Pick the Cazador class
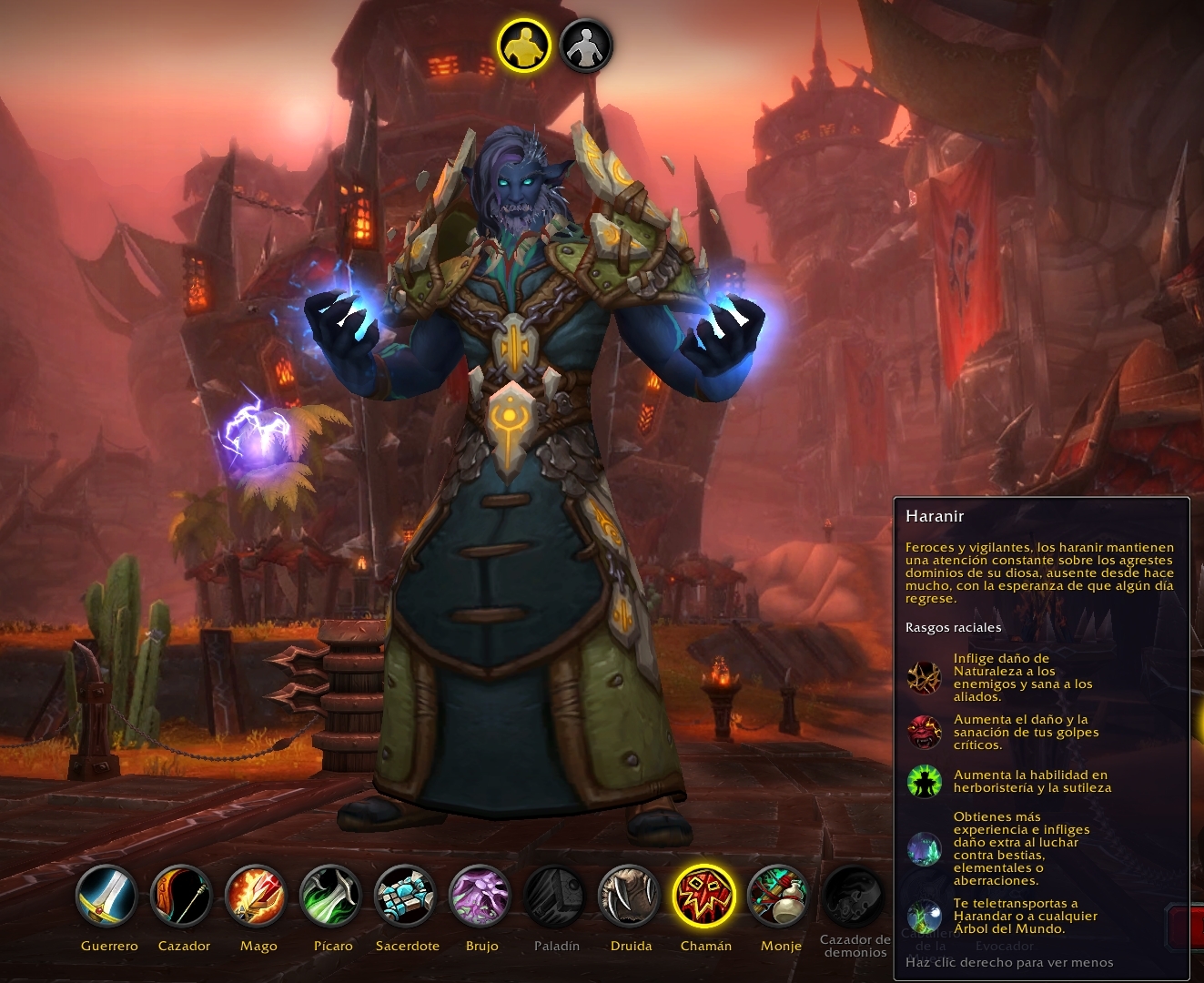Image resolution: width=1204 pixels, height=983 pixels. [182, 896]
